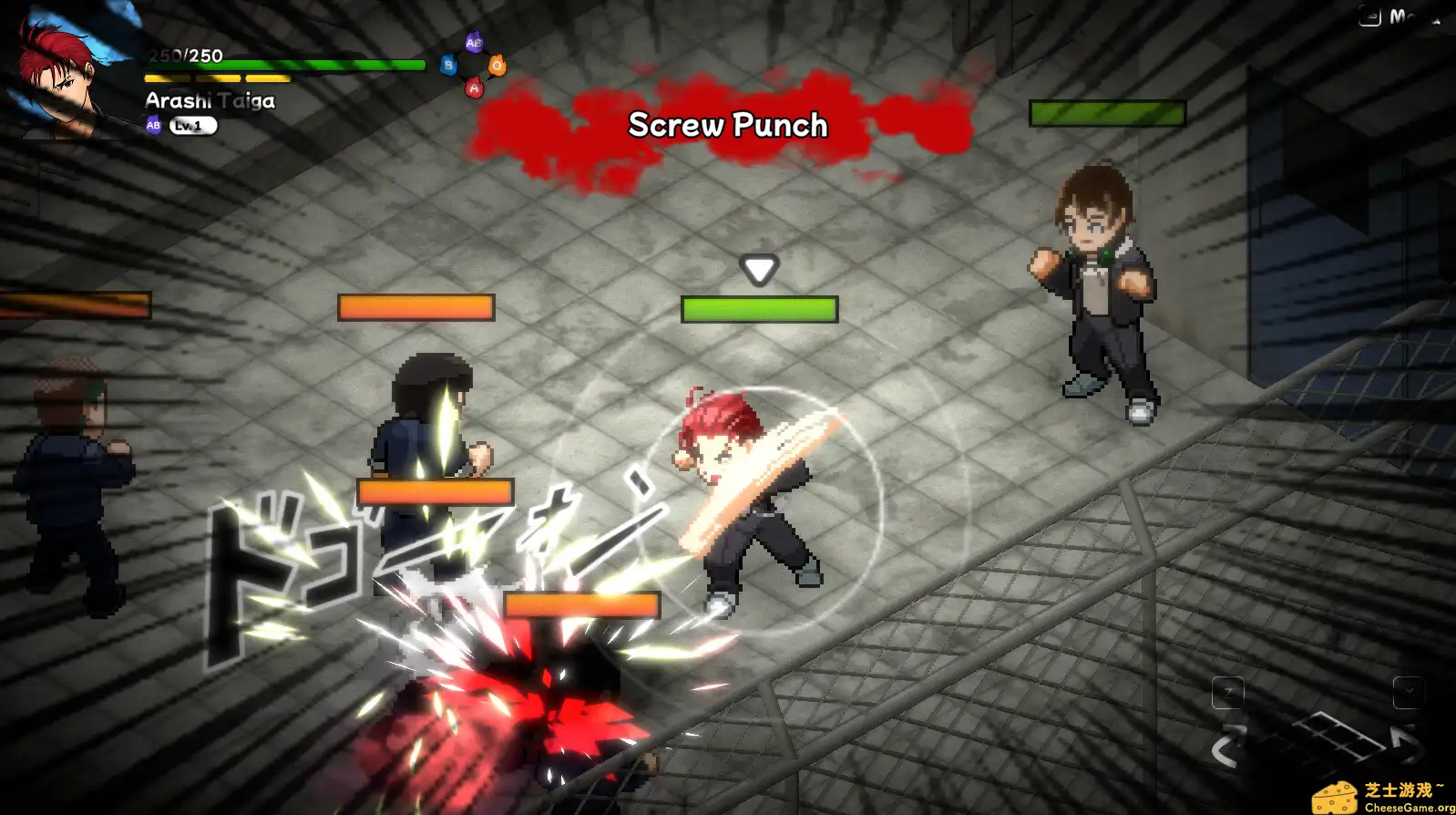The image size is (1456, 815).
Task: Visit the CheeseGame.org link at bottom right
Action: (1406, 808)
